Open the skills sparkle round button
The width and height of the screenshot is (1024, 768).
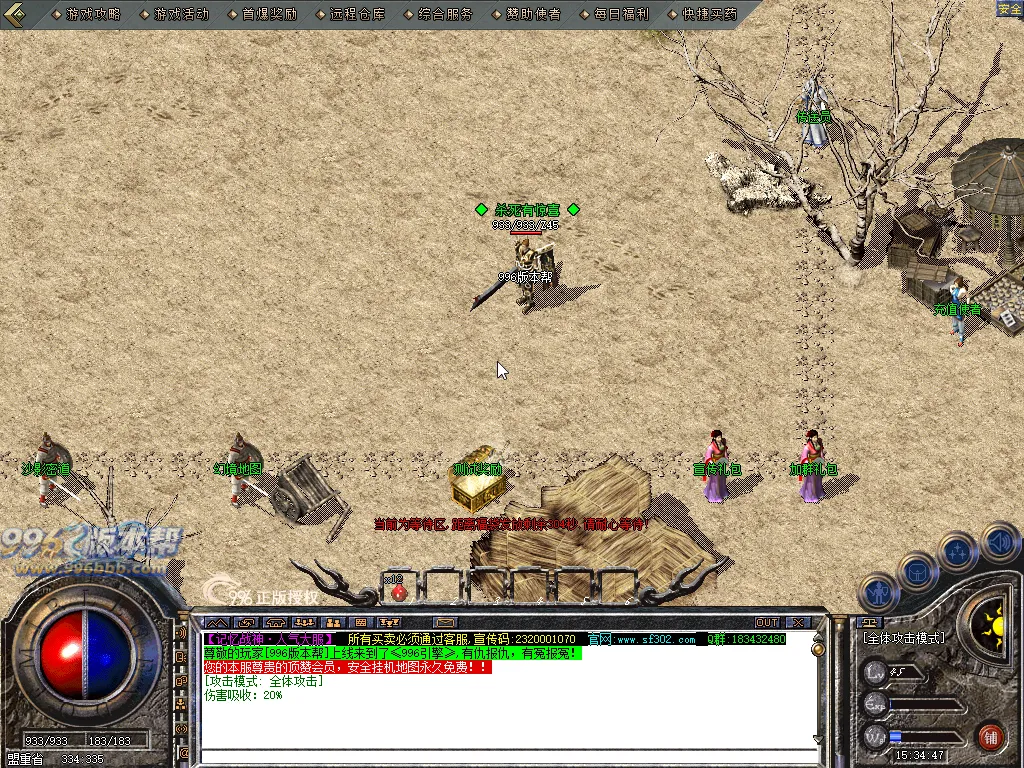coord(957,550)
